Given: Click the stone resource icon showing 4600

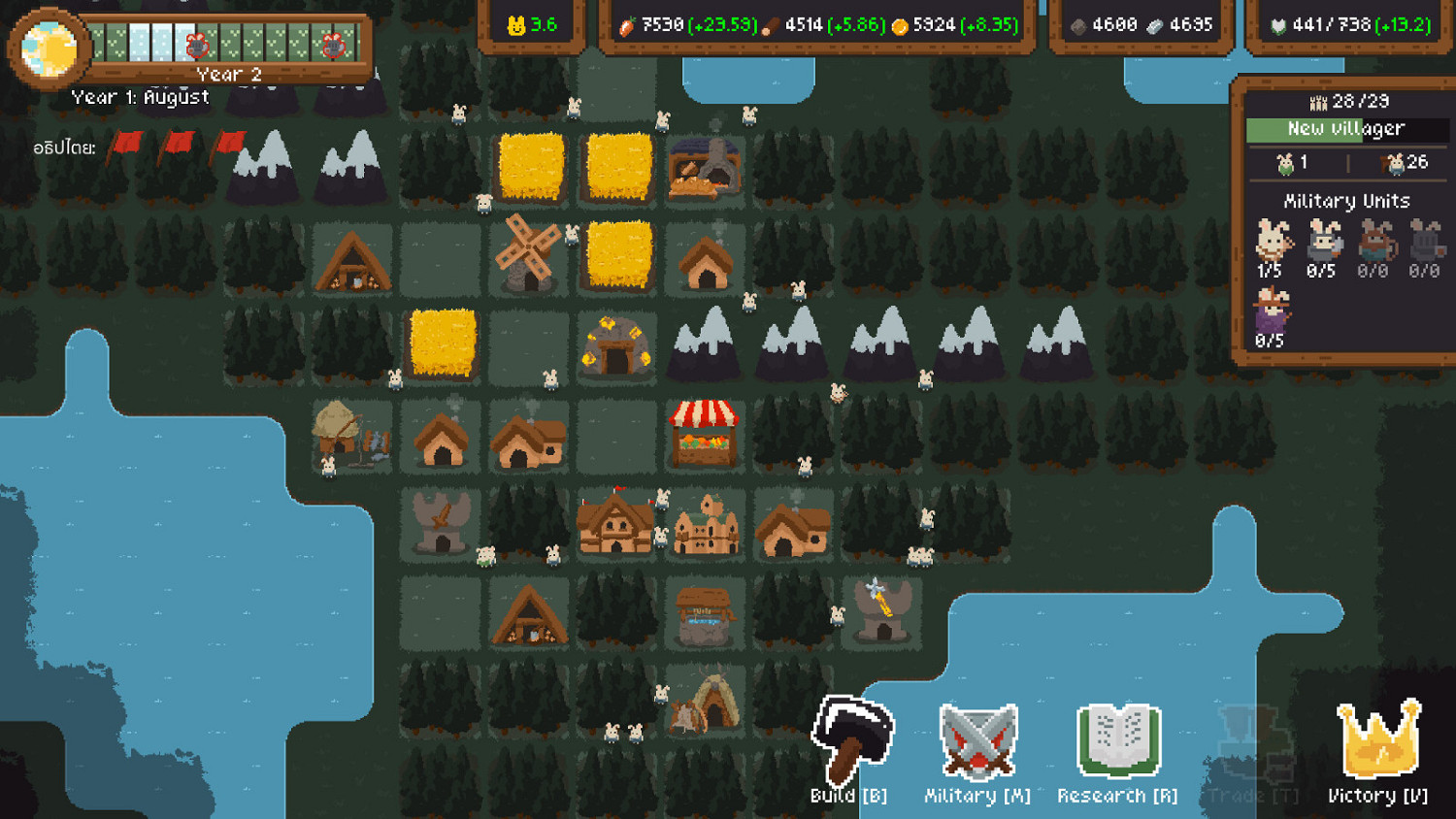Looking at the screenshot, I should [x=1077, y=26].
